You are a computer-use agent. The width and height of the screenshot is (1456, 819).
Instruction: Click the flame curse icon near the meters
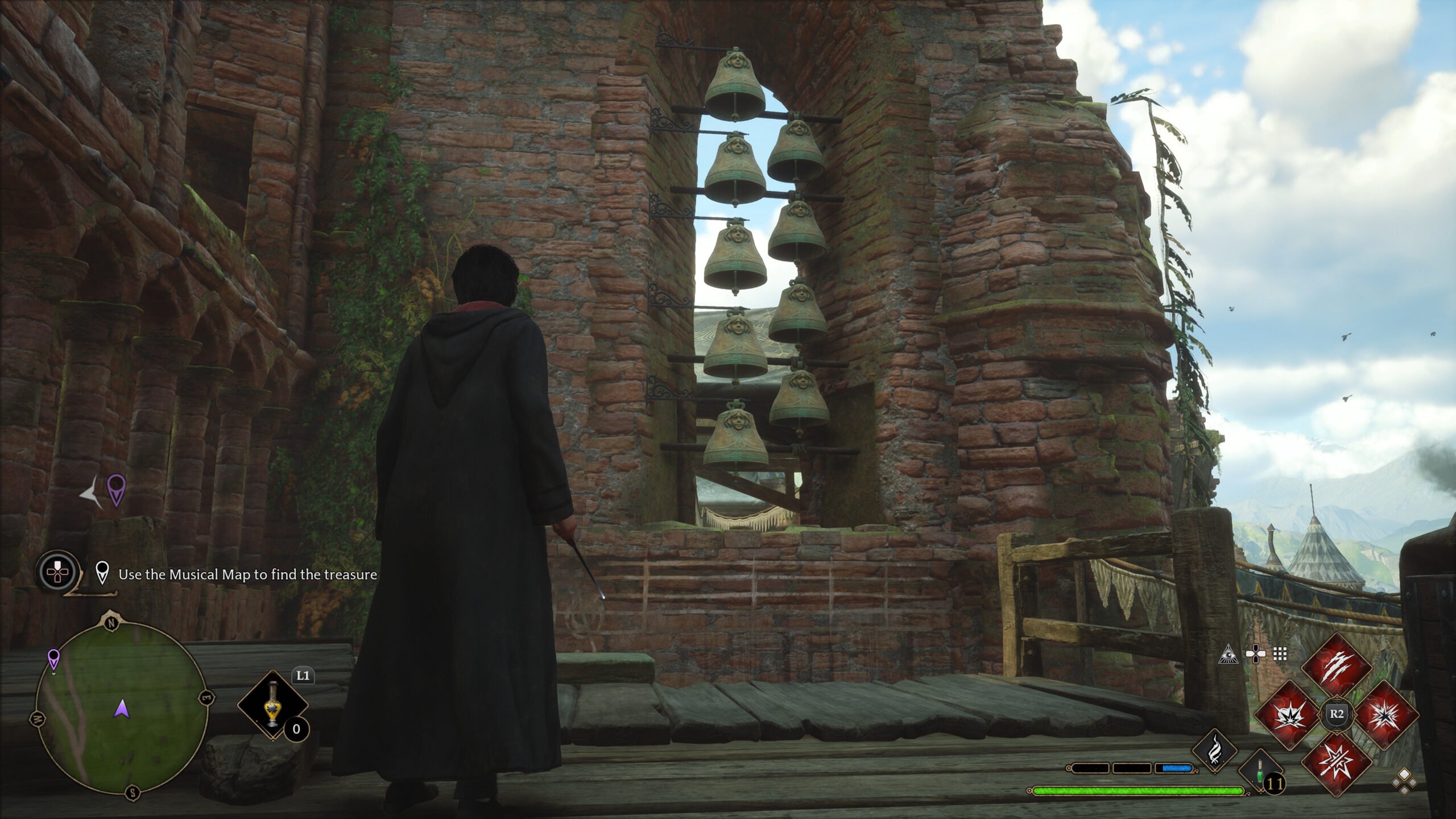[1215, 748]
